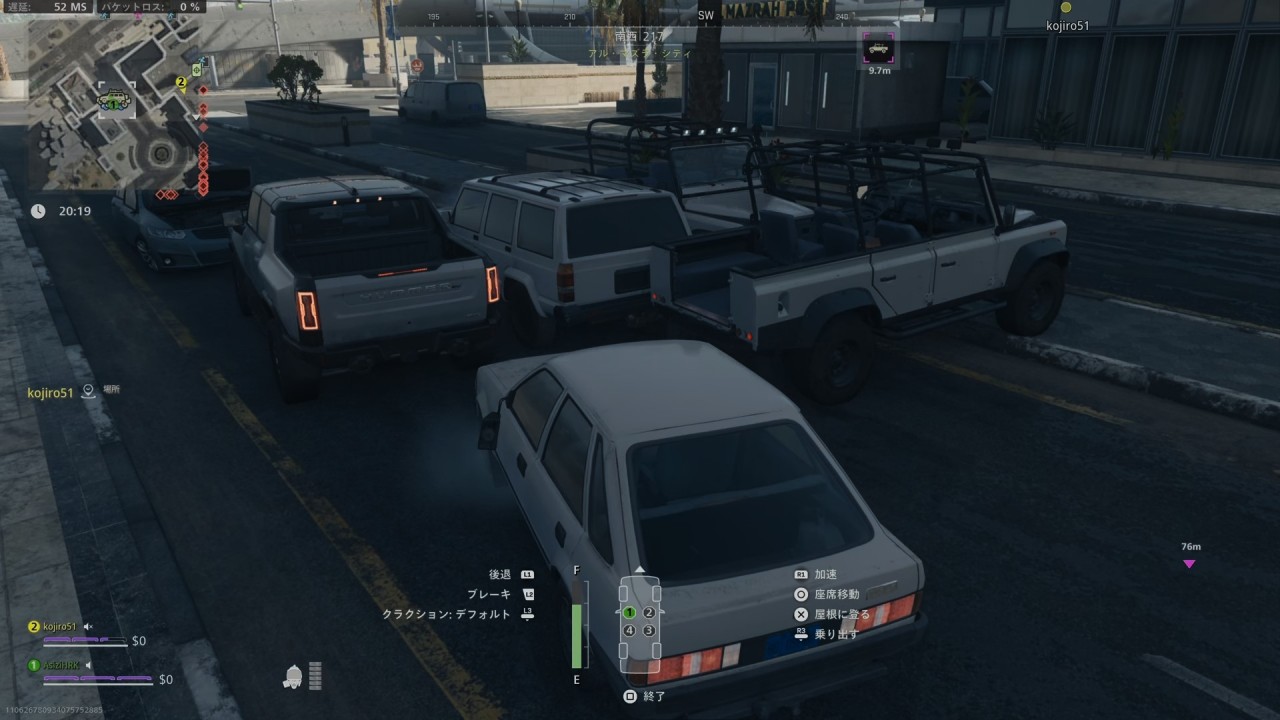This screenshot has height=720, width=1280.
Task: Click the vehicle icon on the minimap
Action: 114,99
